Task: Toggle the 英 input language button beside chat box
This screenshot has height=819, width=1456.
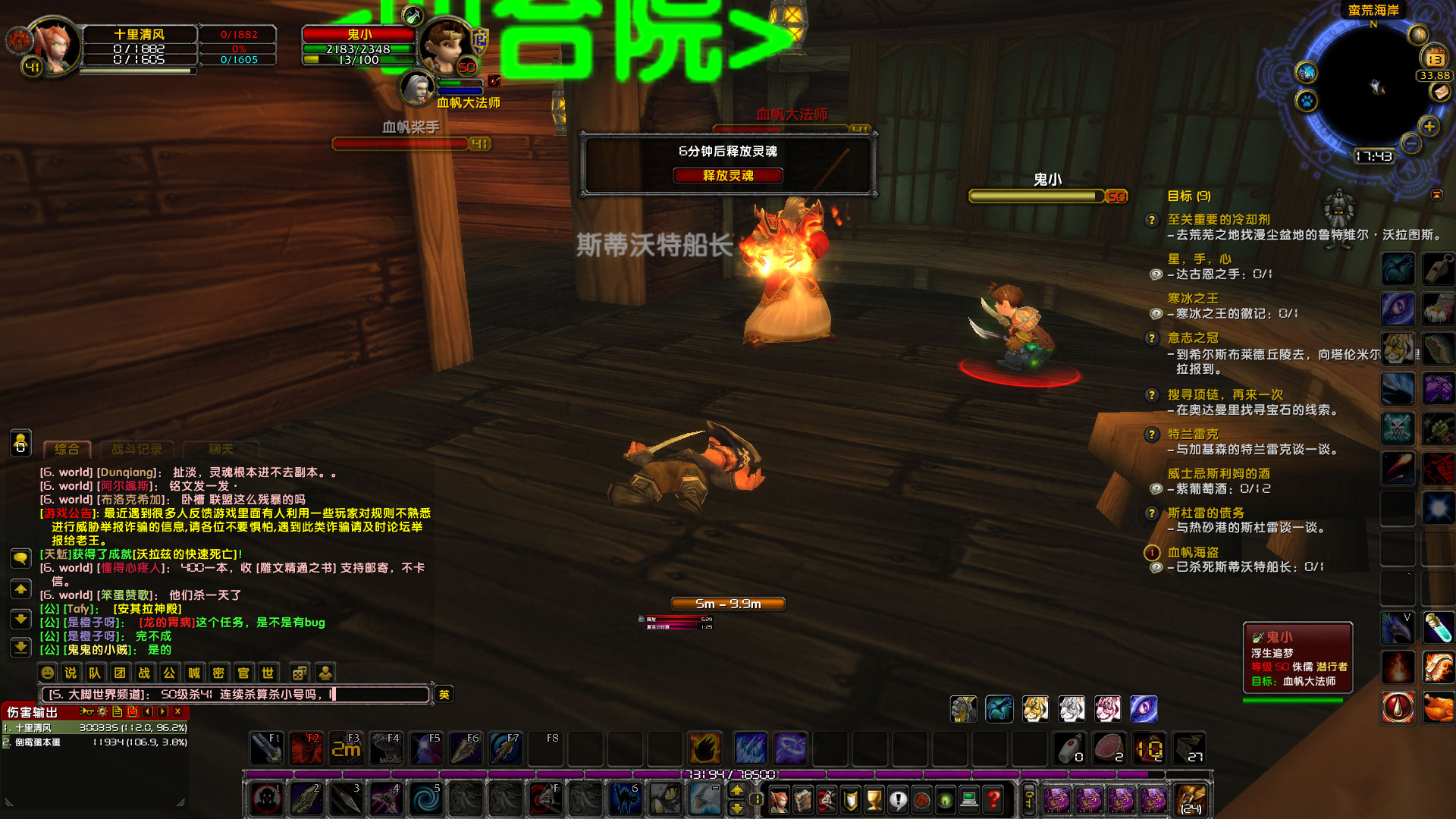Action: click(444, 694)
